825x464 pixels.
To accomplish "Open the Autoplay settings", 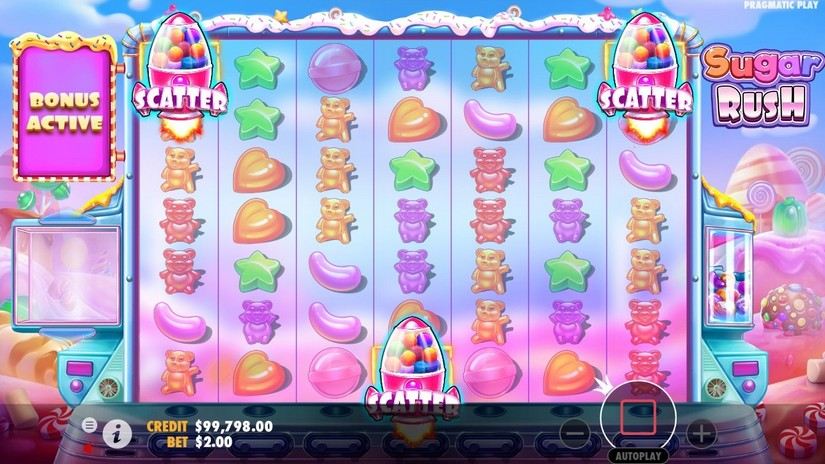I will click(x=638, y=455).
